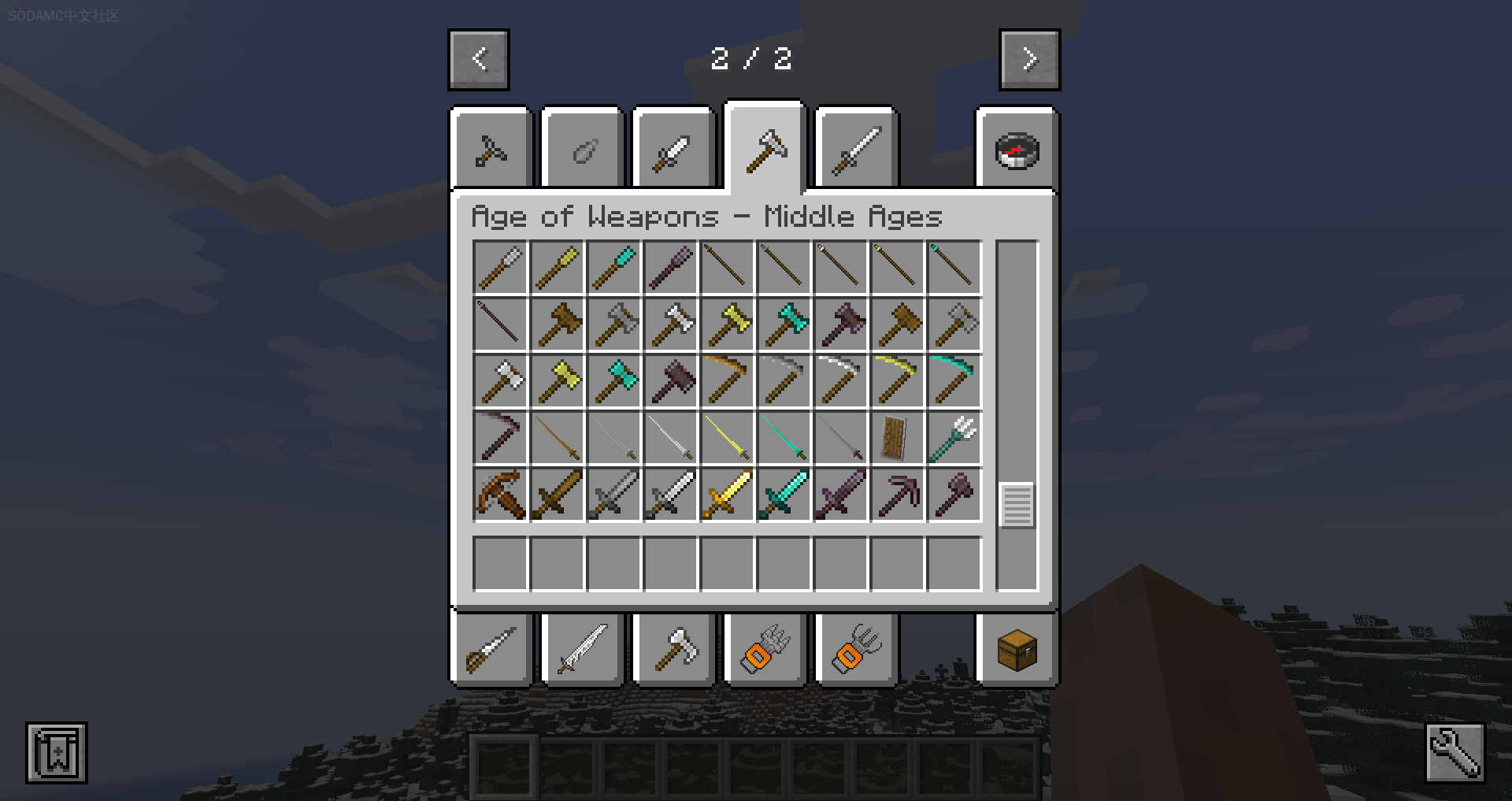Go to the next creative tab page
1512x801 pixels.
coord(1029,59)
